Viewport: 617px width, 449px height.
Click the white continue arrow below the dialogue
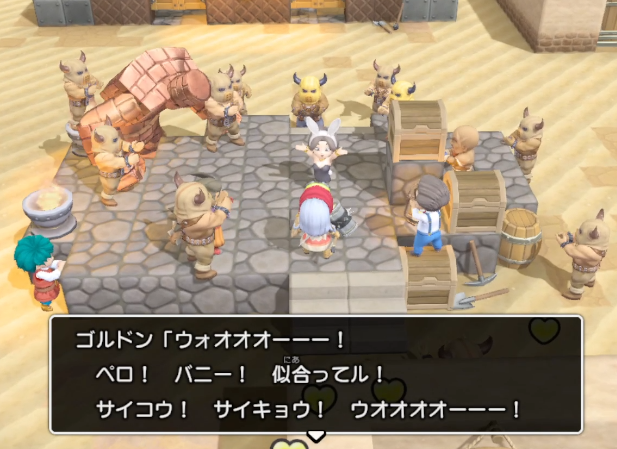[x=316, y=436]
